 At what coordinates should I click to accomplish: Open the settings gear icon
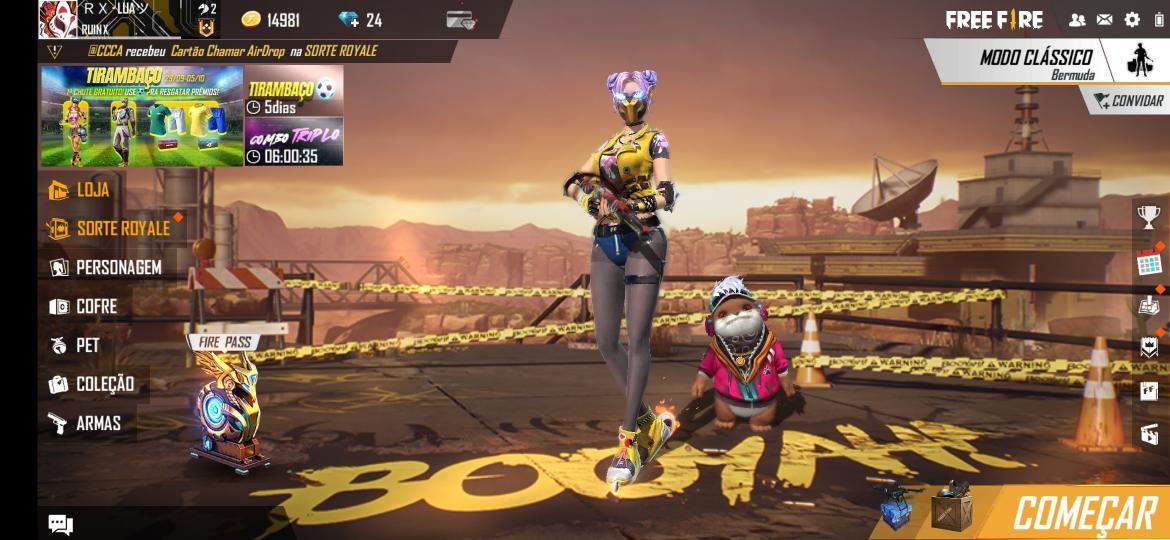click(x=1132, y=19)
